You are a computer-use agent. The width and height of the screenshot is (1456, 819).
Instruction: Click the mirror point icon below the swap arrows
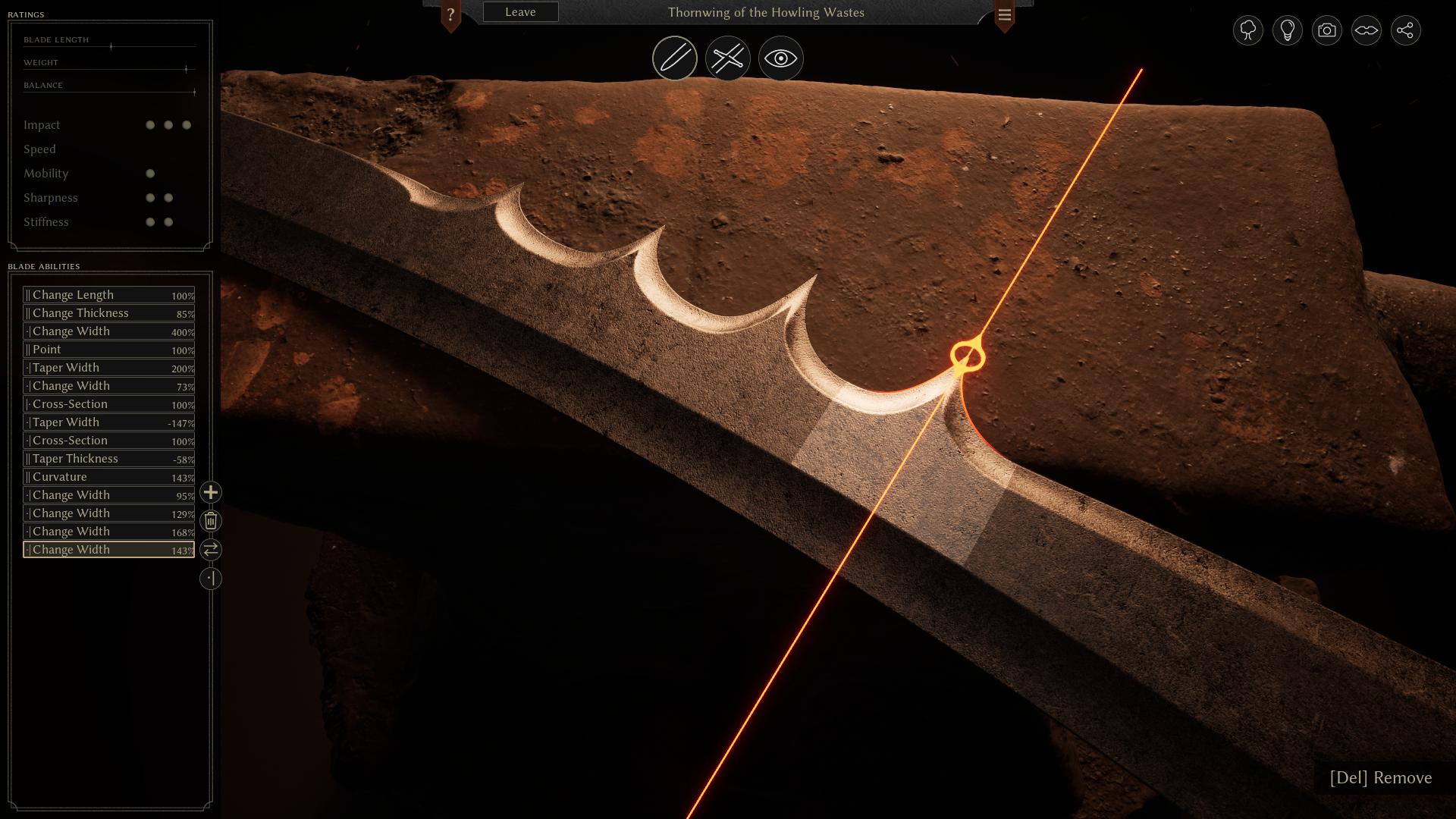[210, 579]
